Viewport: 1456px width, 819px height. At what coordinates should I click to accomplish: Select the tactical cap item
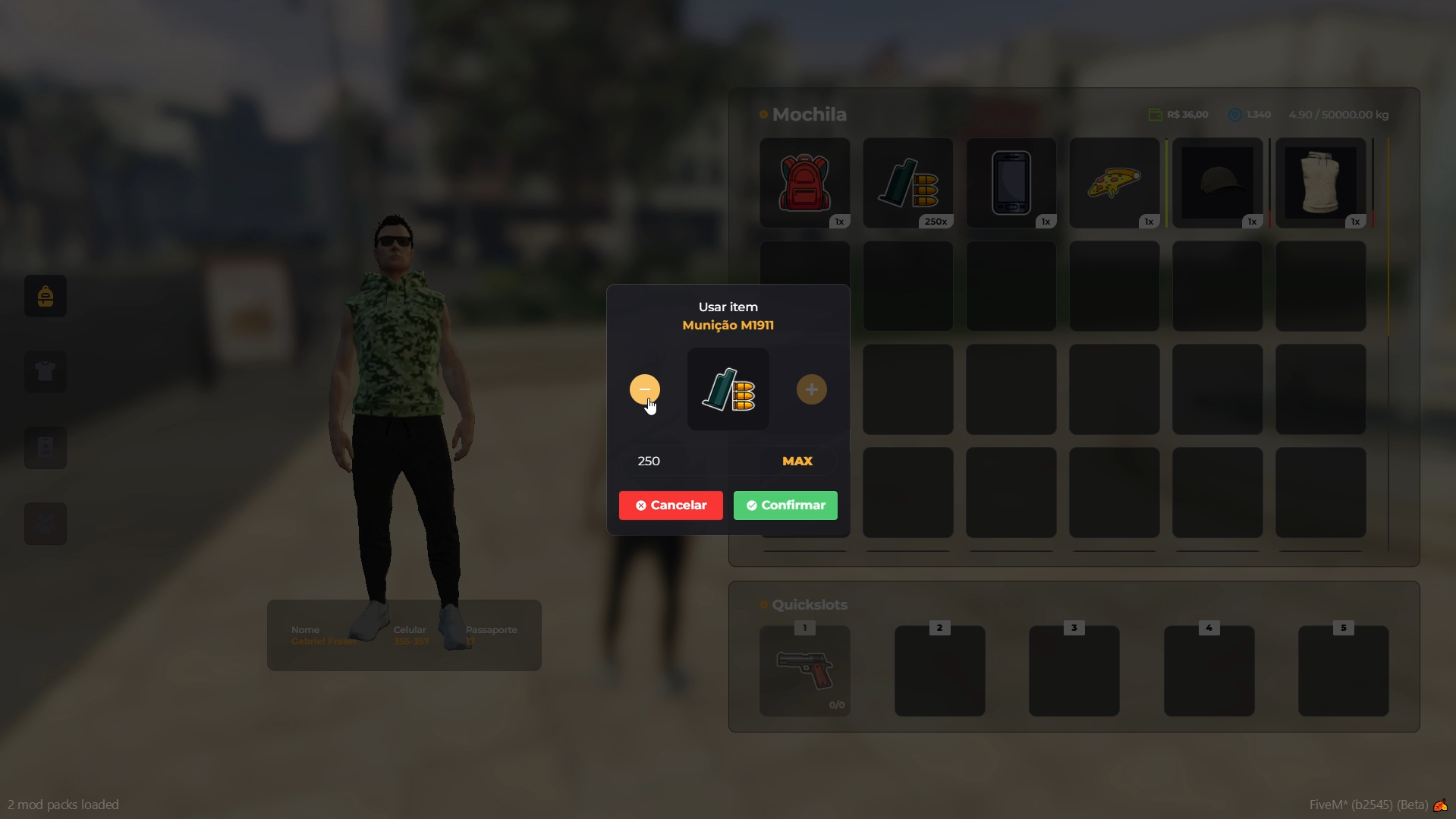[1217, 182]
